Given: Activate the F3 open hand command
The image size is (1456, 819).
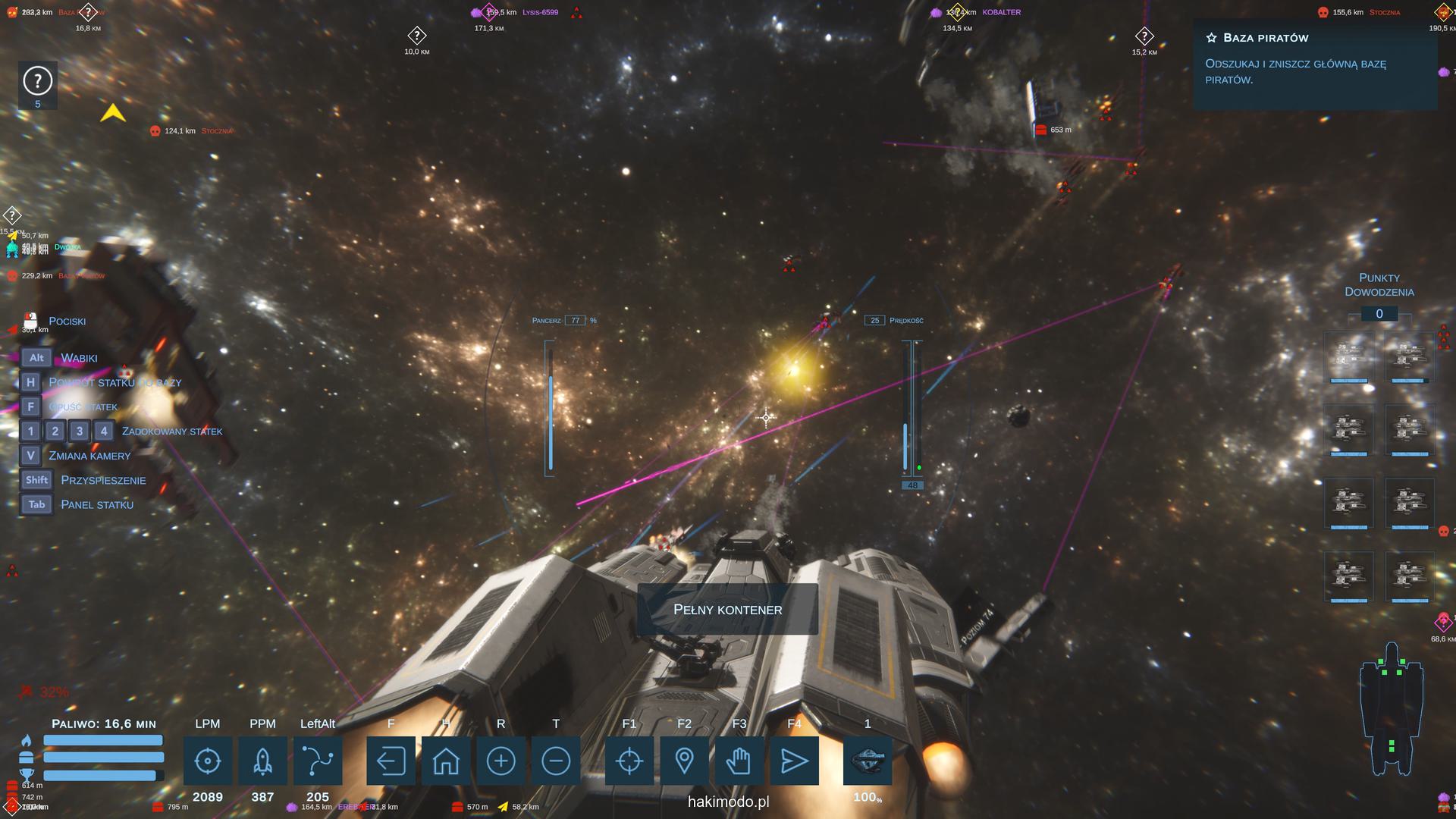Looking at the screenshot, I should coord(739,761).
